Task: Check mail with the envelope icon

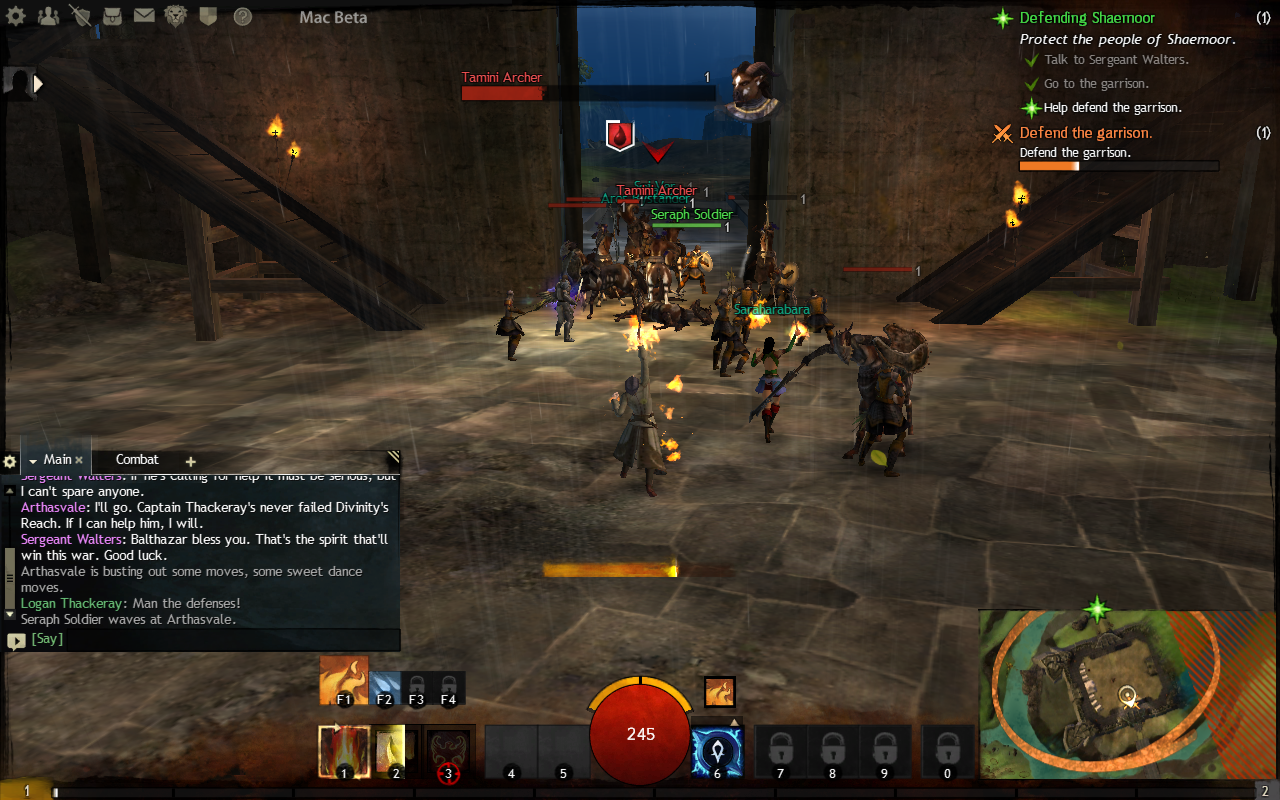Action: coord(145,16)
